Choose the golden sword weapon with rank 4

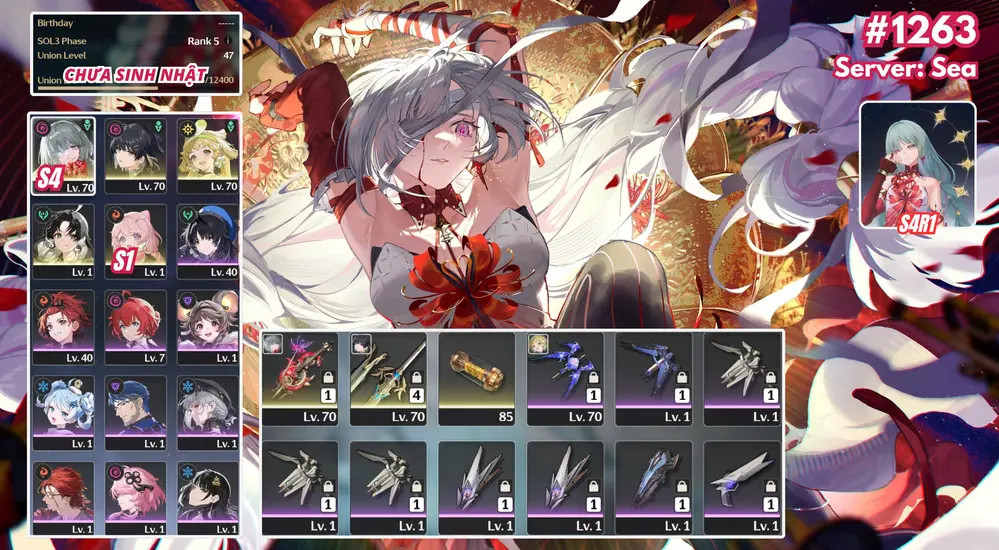388,380
